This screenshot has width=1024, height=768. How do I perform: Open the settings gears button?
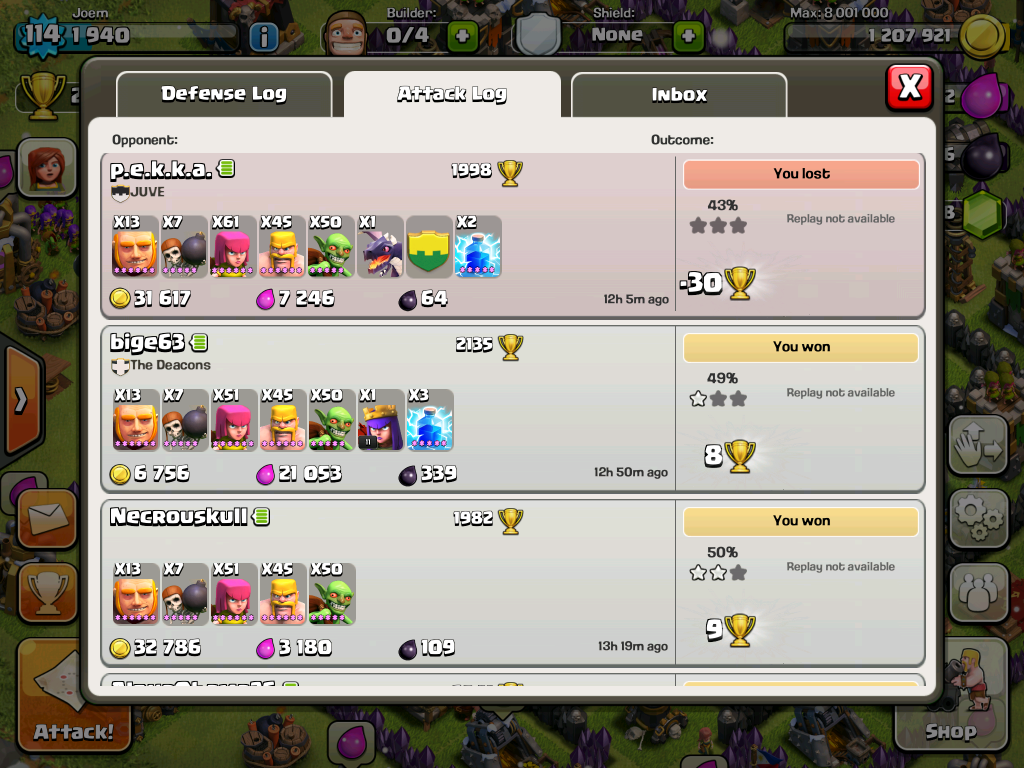978,517
